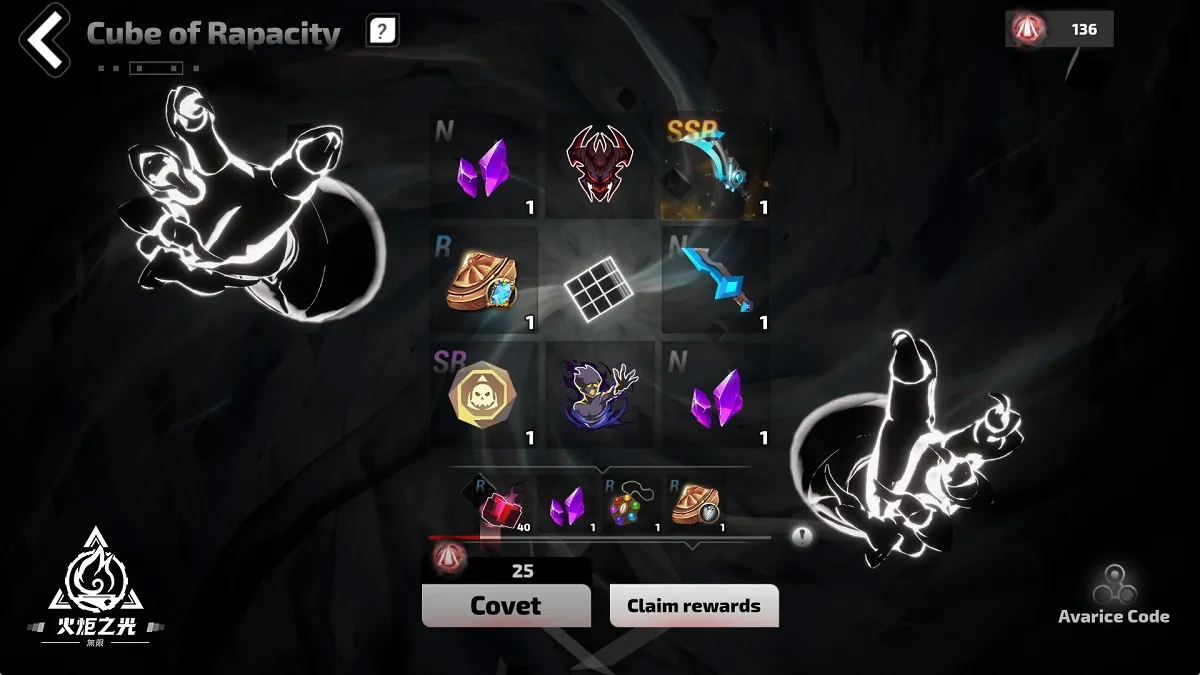Choose the shadow sorcerer character tile
This screenshot has width=1200, height=675.
(x=600, y=394)
